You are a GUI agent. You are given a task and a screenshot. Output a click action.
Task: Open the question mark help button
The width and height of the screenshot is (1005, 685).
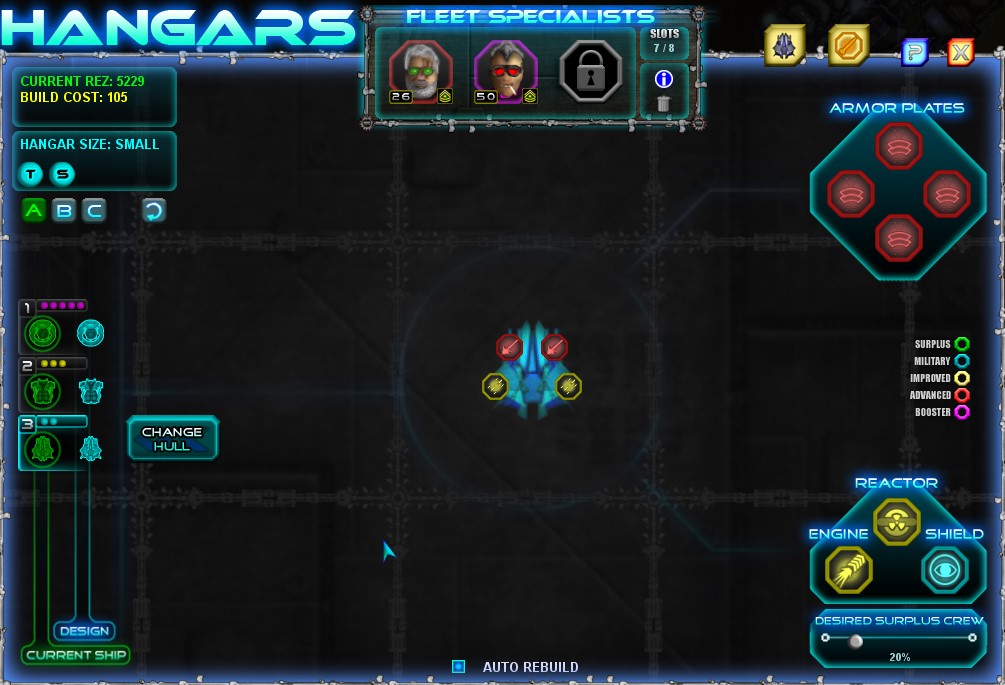click(915, 52)
